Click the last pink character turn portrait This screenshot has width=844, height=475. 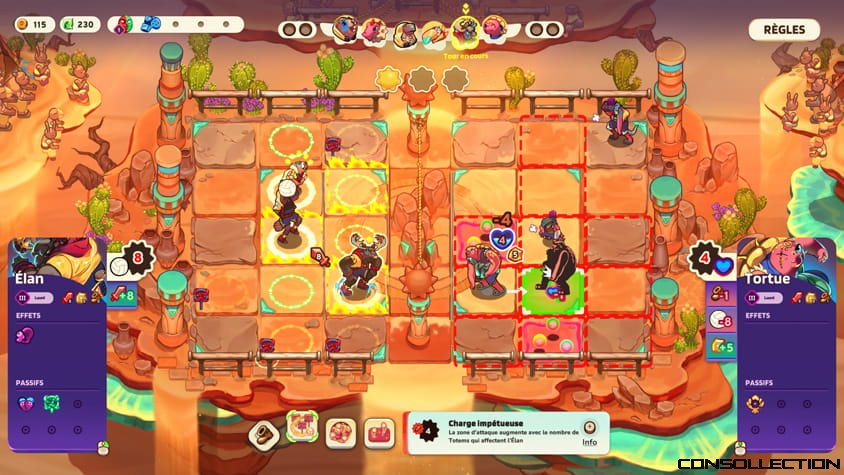[494, 30]
